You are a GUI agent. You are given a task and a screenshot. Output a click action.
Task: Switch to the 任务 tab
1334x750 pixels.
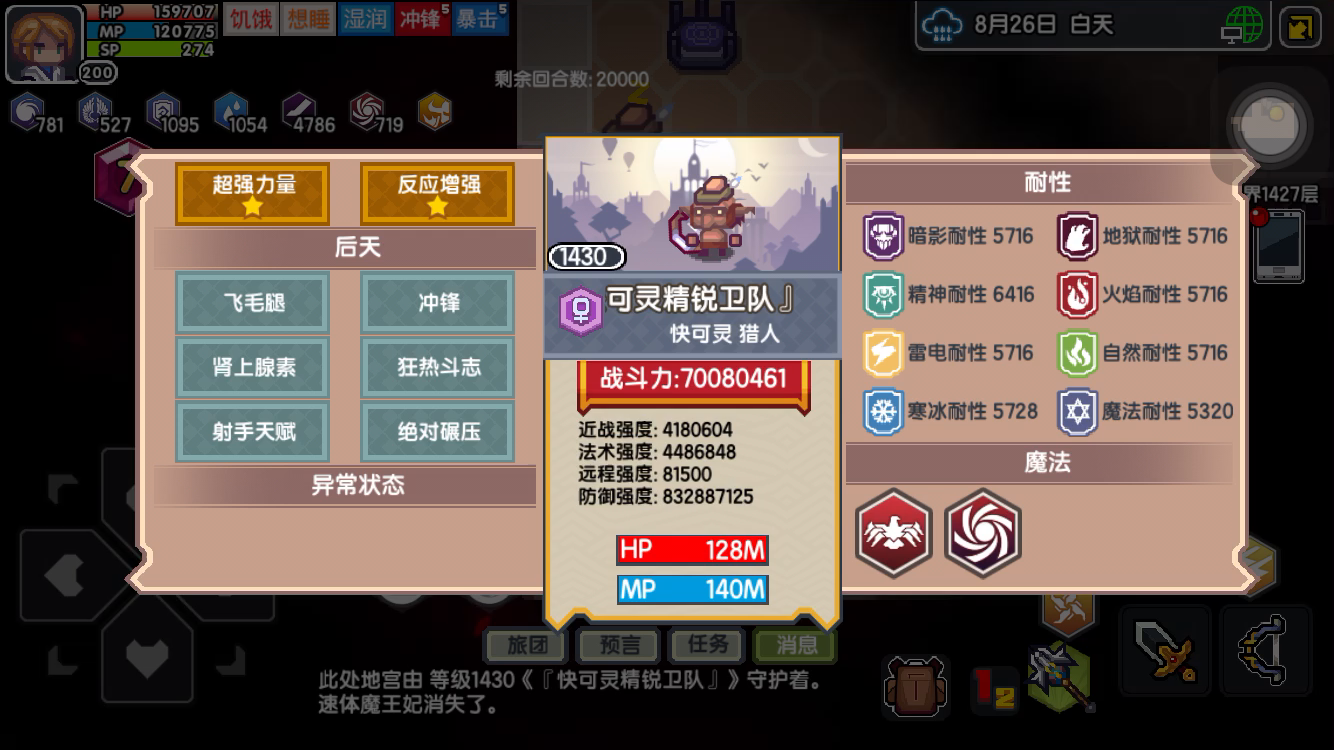(x=705, y=645)
